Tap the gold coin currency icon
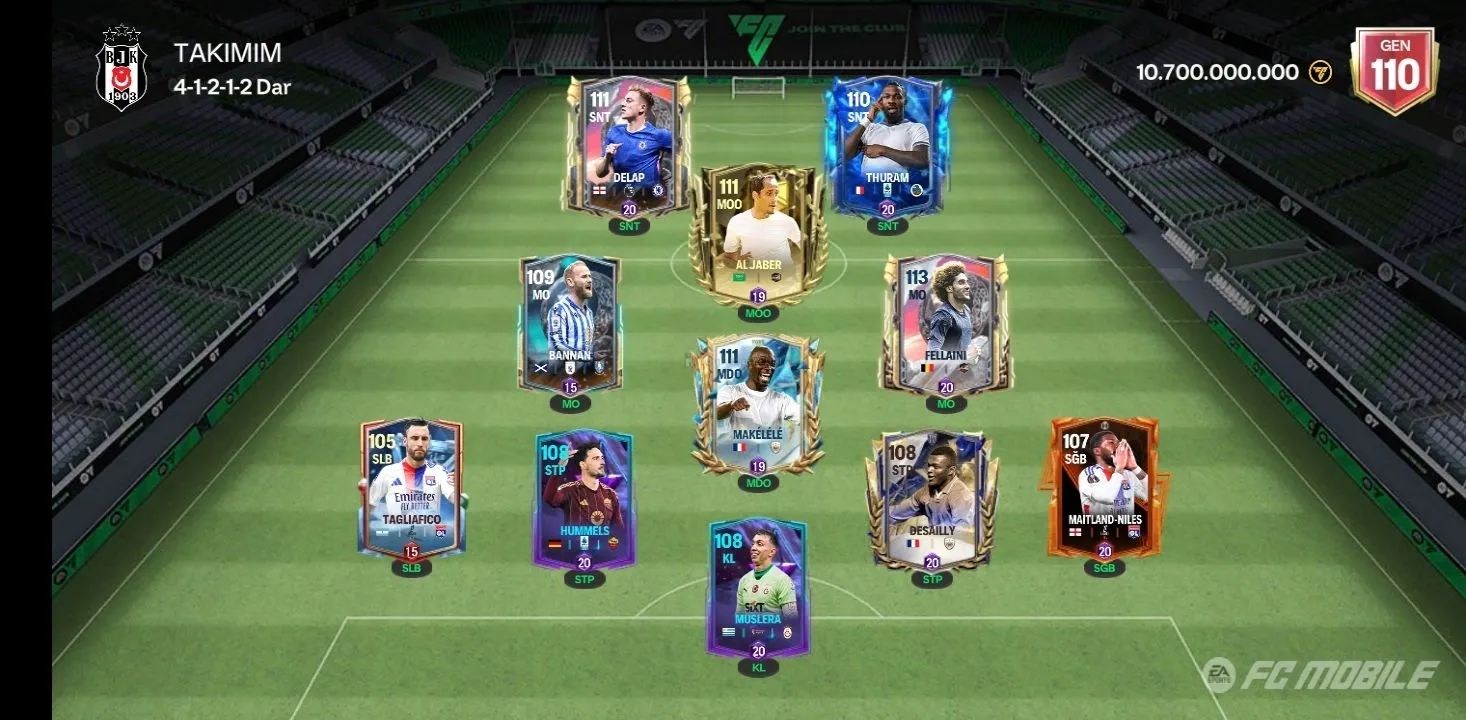Viewport: 1466px width, 720px height. pyautogui.click(x=1320, y=72)
